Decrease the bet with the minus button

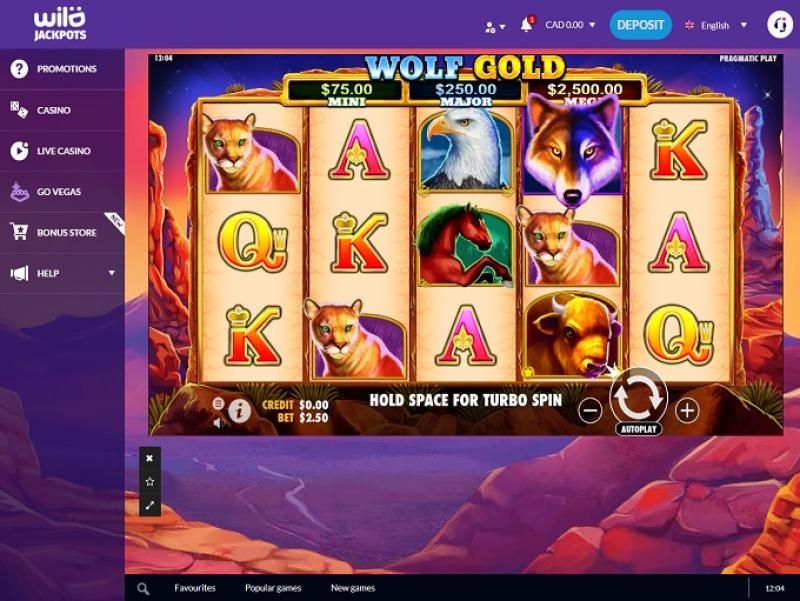tap(591, 409)
